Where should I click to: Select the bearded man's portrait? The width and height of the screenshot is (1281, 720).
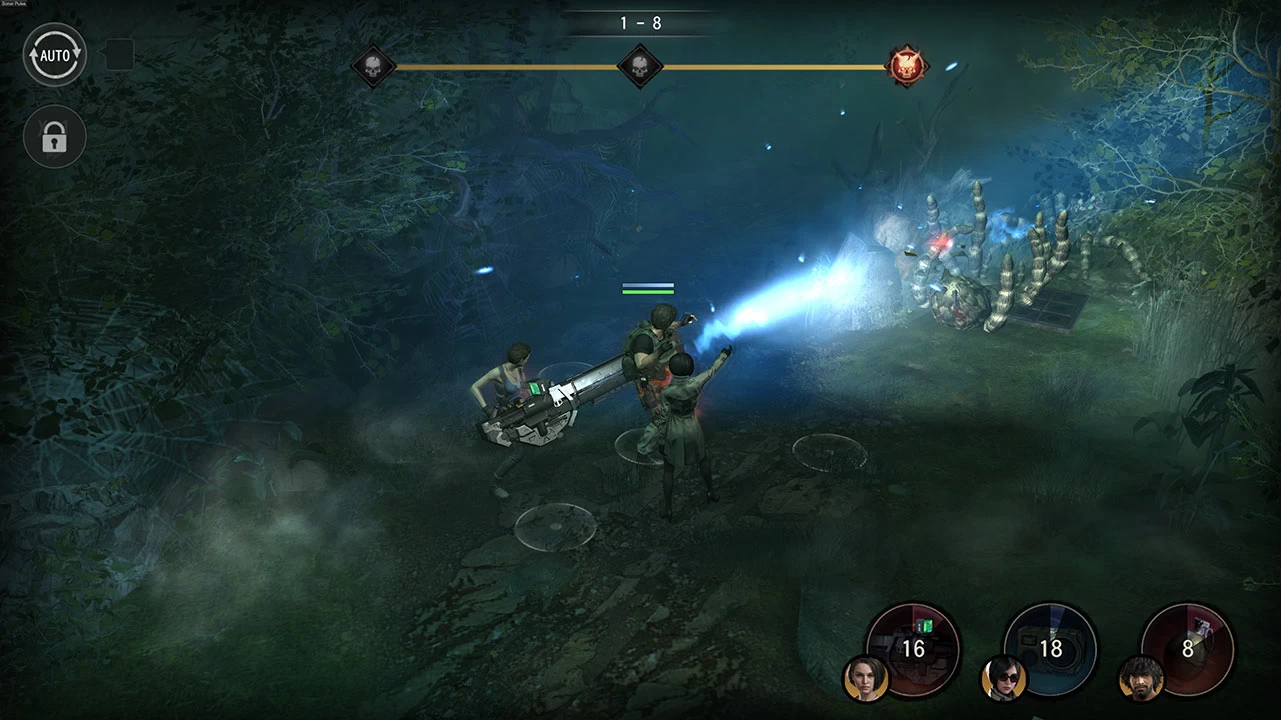[1141, 678]
